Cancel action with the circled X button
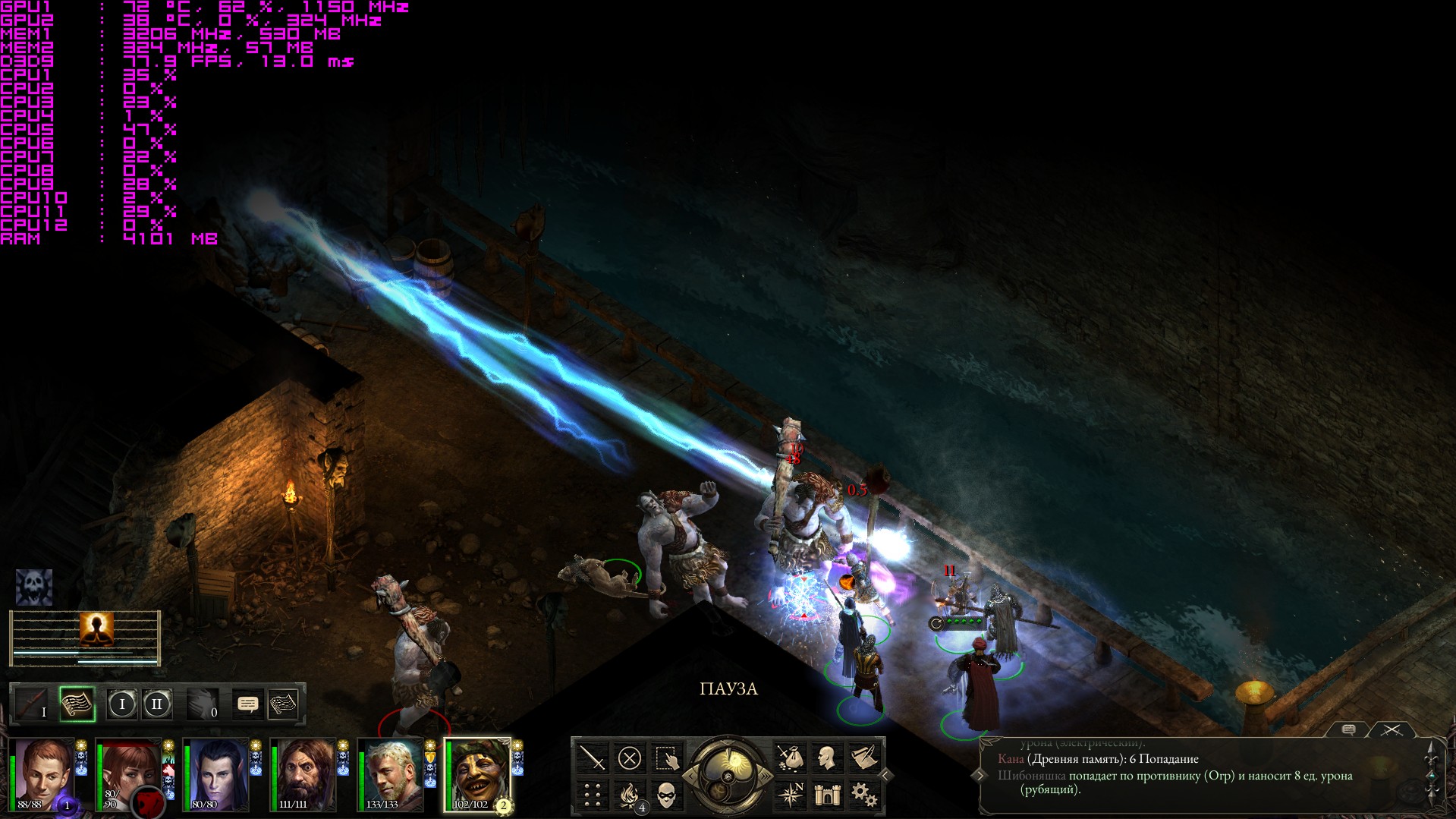Viewport: 1456px width, 819px height. (x=629, y=758)
